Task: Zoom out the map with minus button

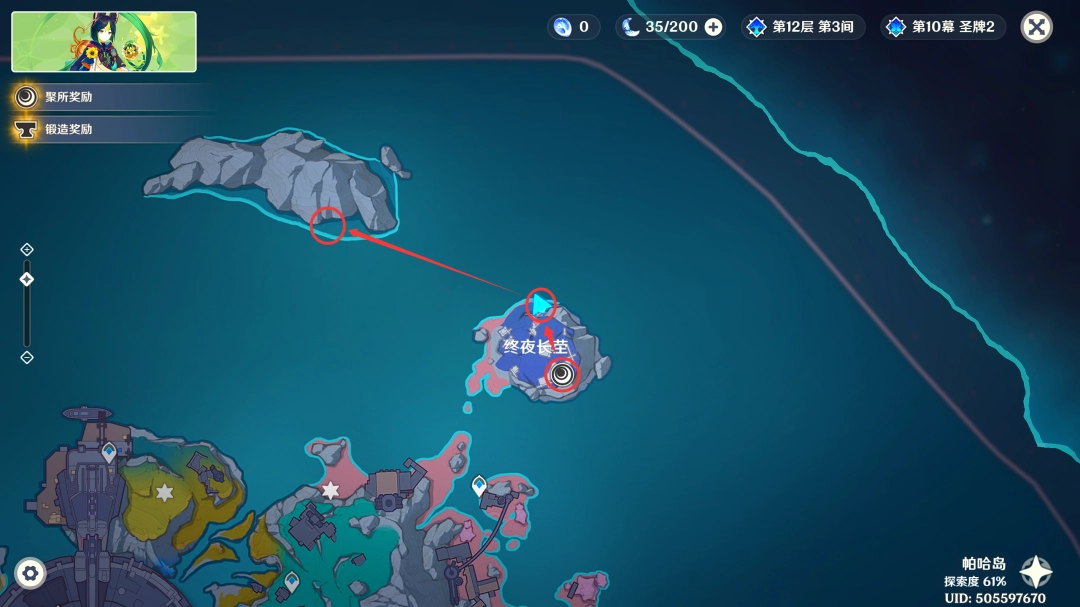Action: 27,357
